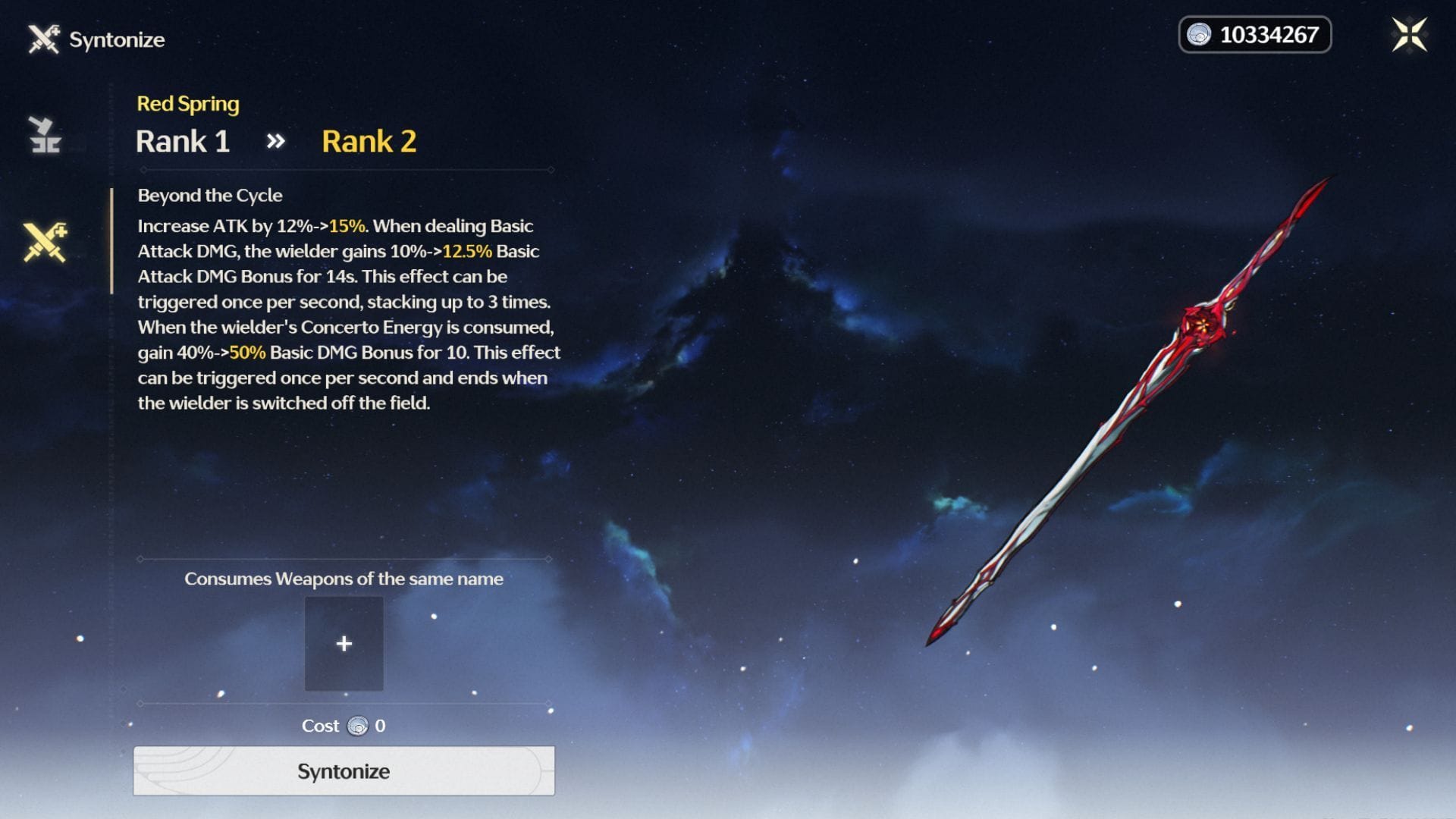Click the Red Spring weapon name
Viewport: 1456px width, 819px height.
coord(187,103)
